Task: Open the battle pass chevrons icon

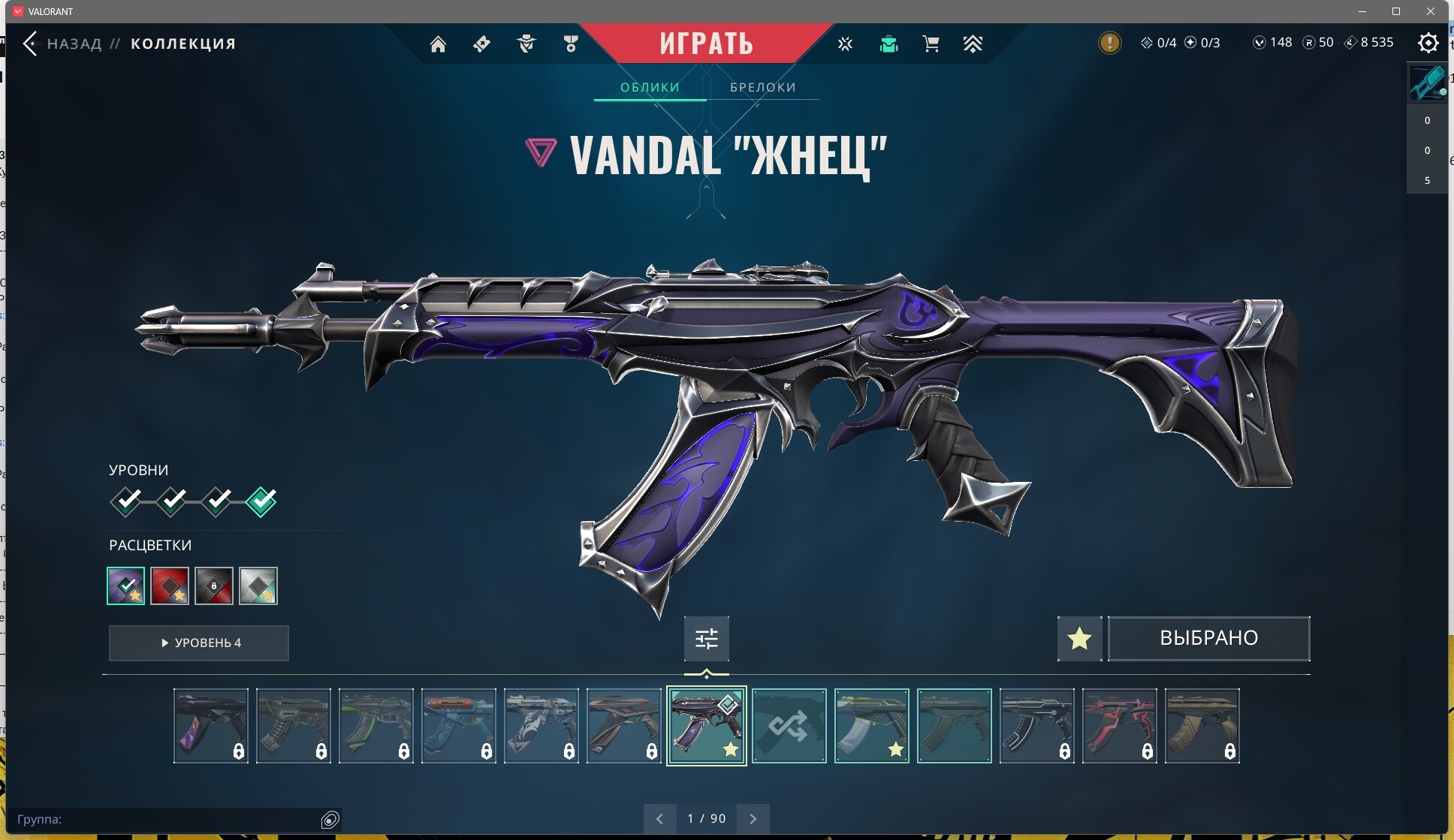Action: coord(973,44)
